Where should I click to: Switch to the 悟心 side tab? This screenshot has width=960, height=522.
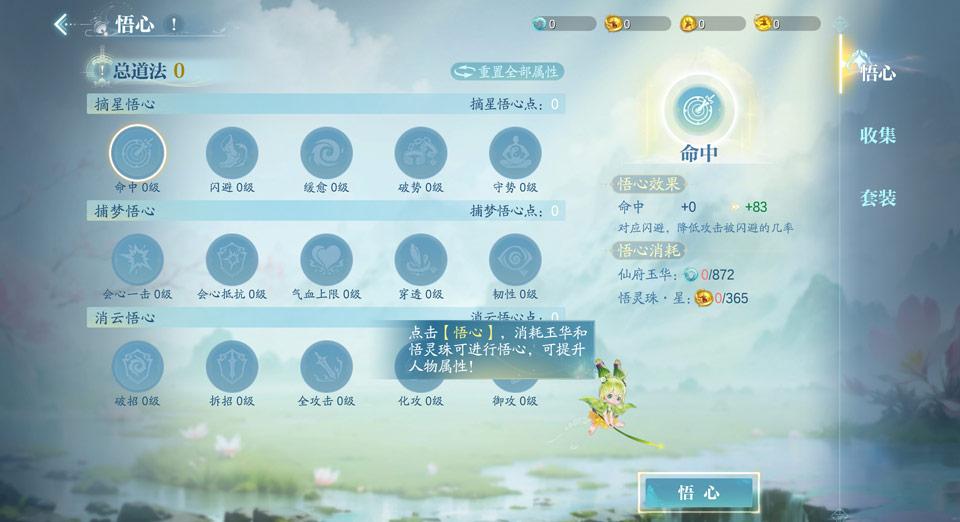click(878, 73)
